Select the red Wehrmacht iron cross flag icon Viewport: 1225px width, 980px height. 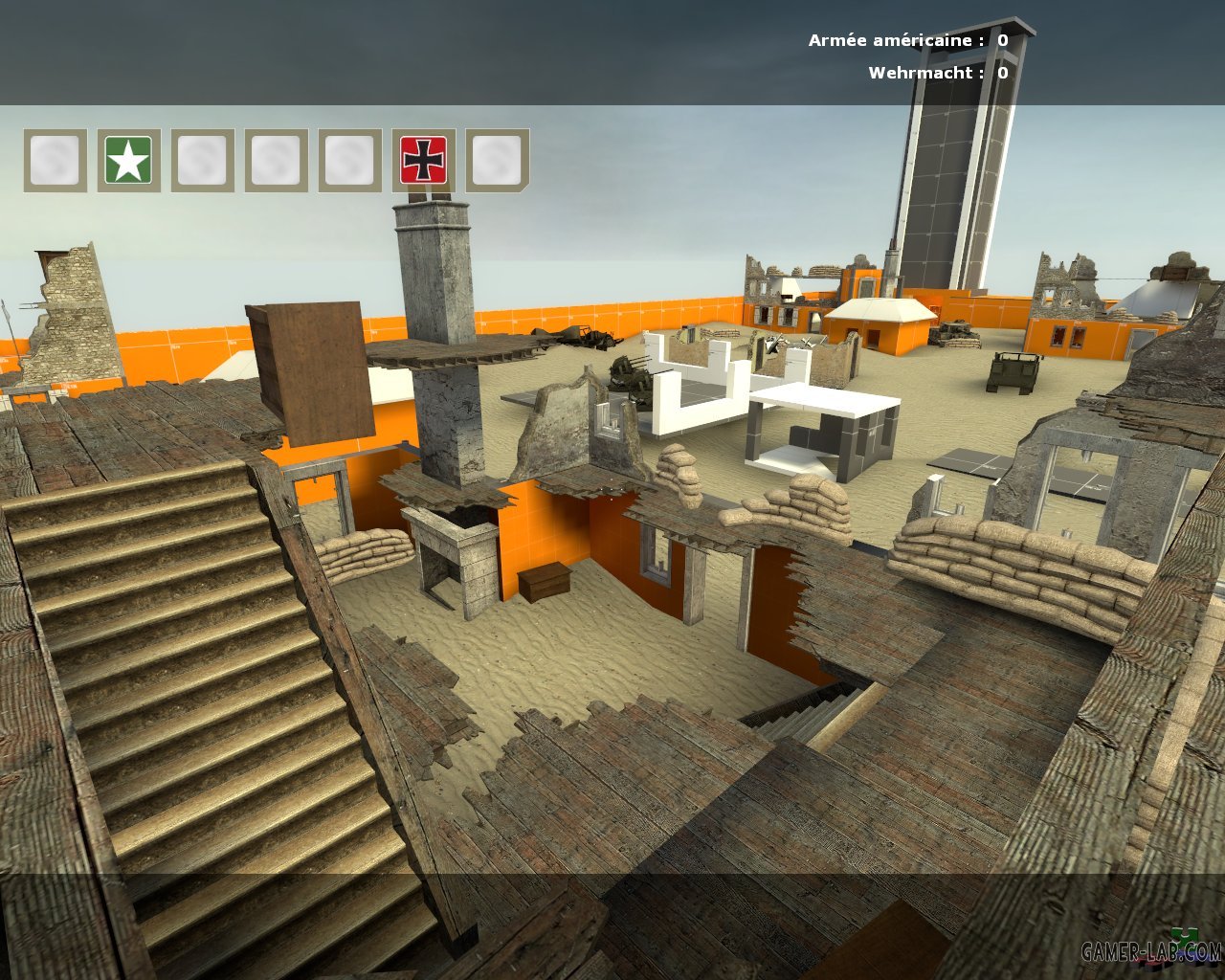click(423, 160)
